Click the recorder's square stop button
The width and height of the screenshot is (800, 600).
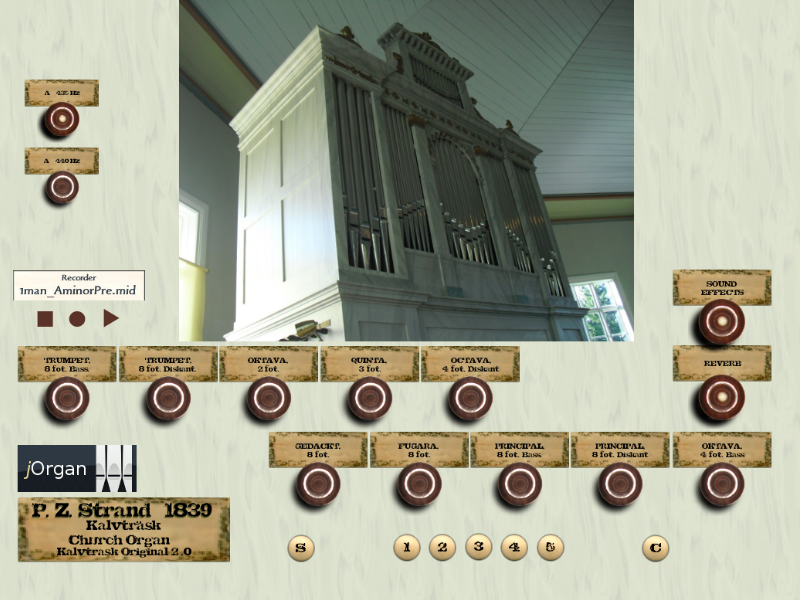point(45,319)
